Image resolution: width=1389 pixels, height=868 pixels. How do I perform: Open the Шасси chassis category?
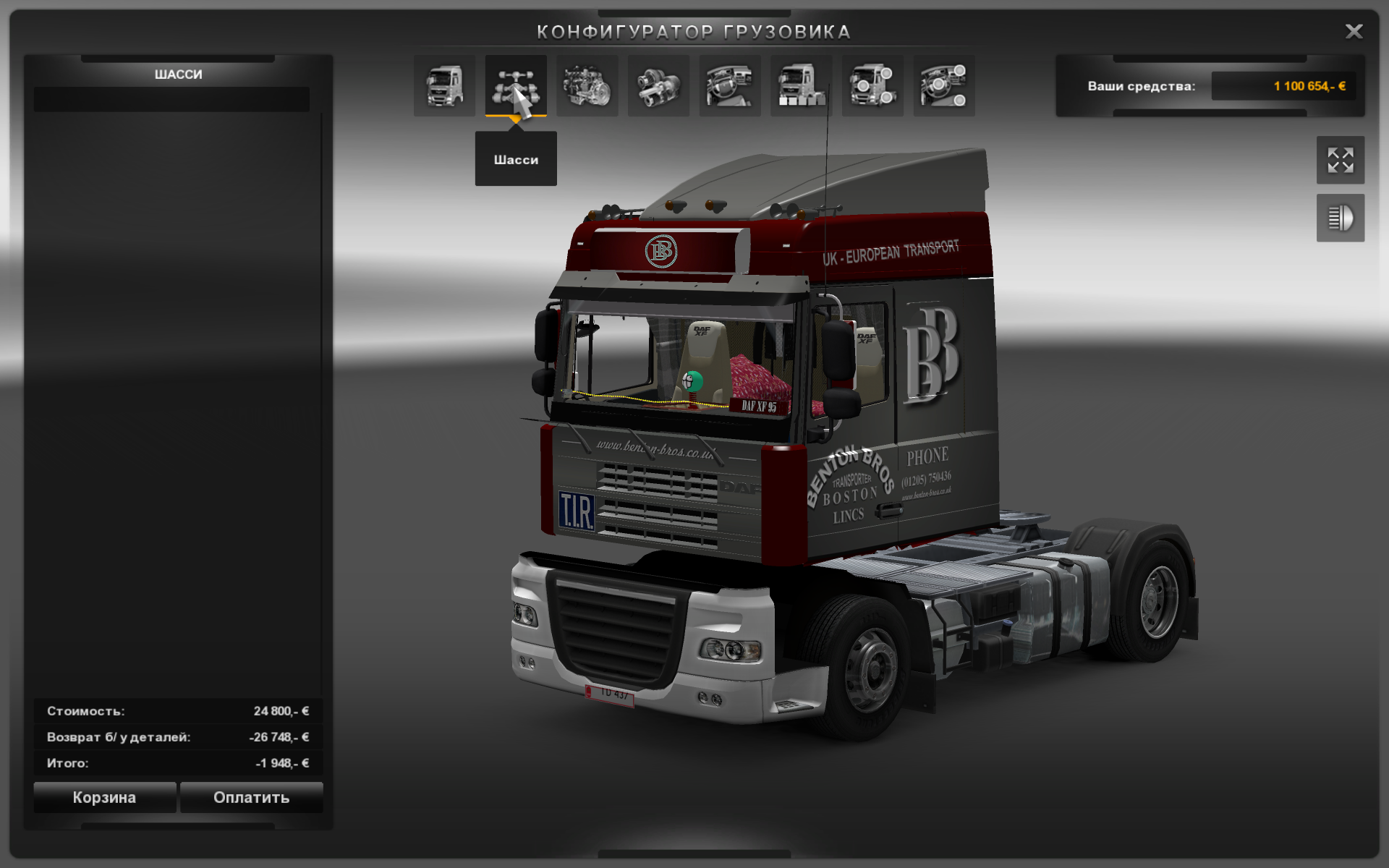pyautogui.click(x=515, y=86)
